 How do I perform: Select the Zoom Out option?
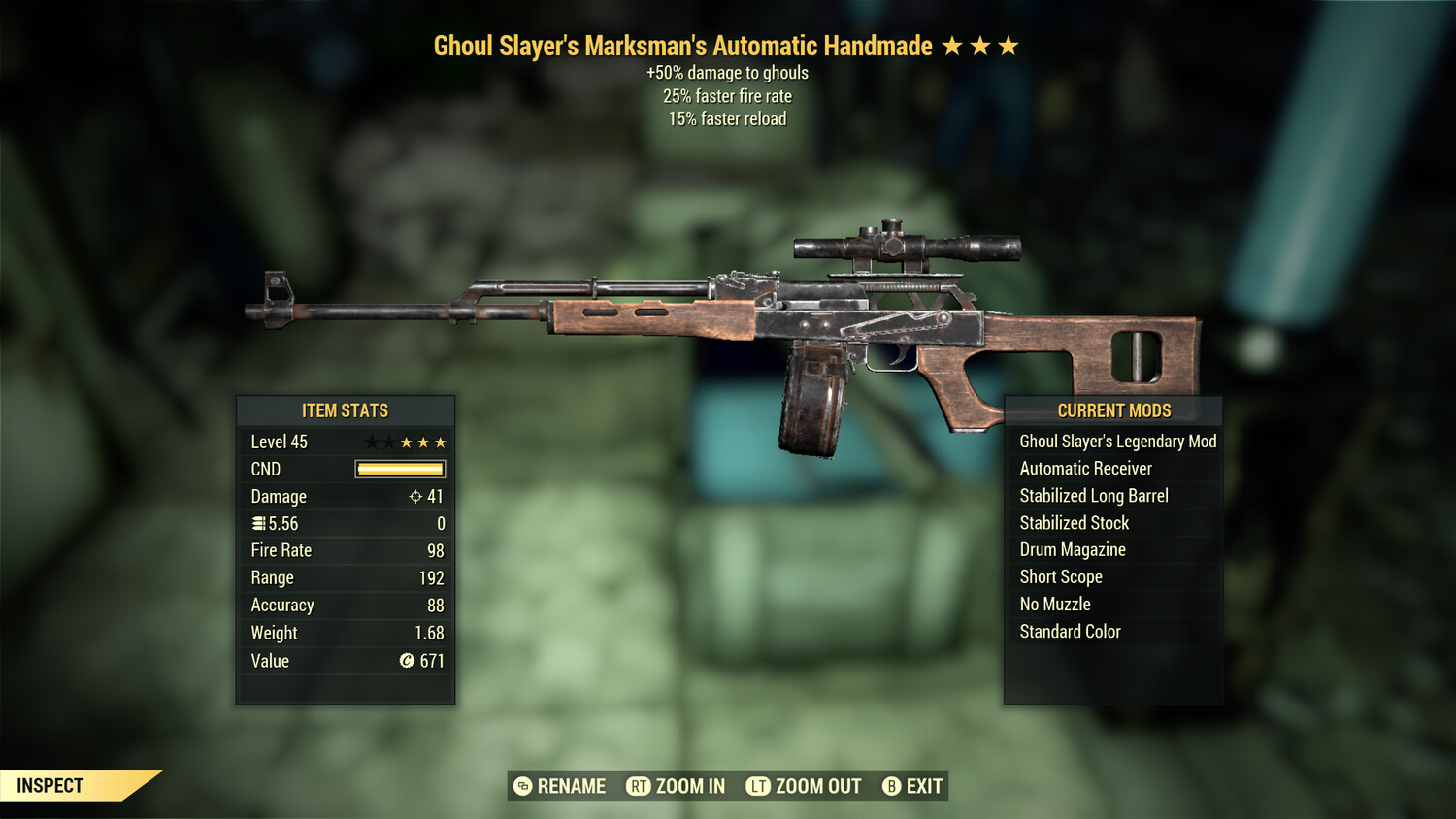(804, 786)
